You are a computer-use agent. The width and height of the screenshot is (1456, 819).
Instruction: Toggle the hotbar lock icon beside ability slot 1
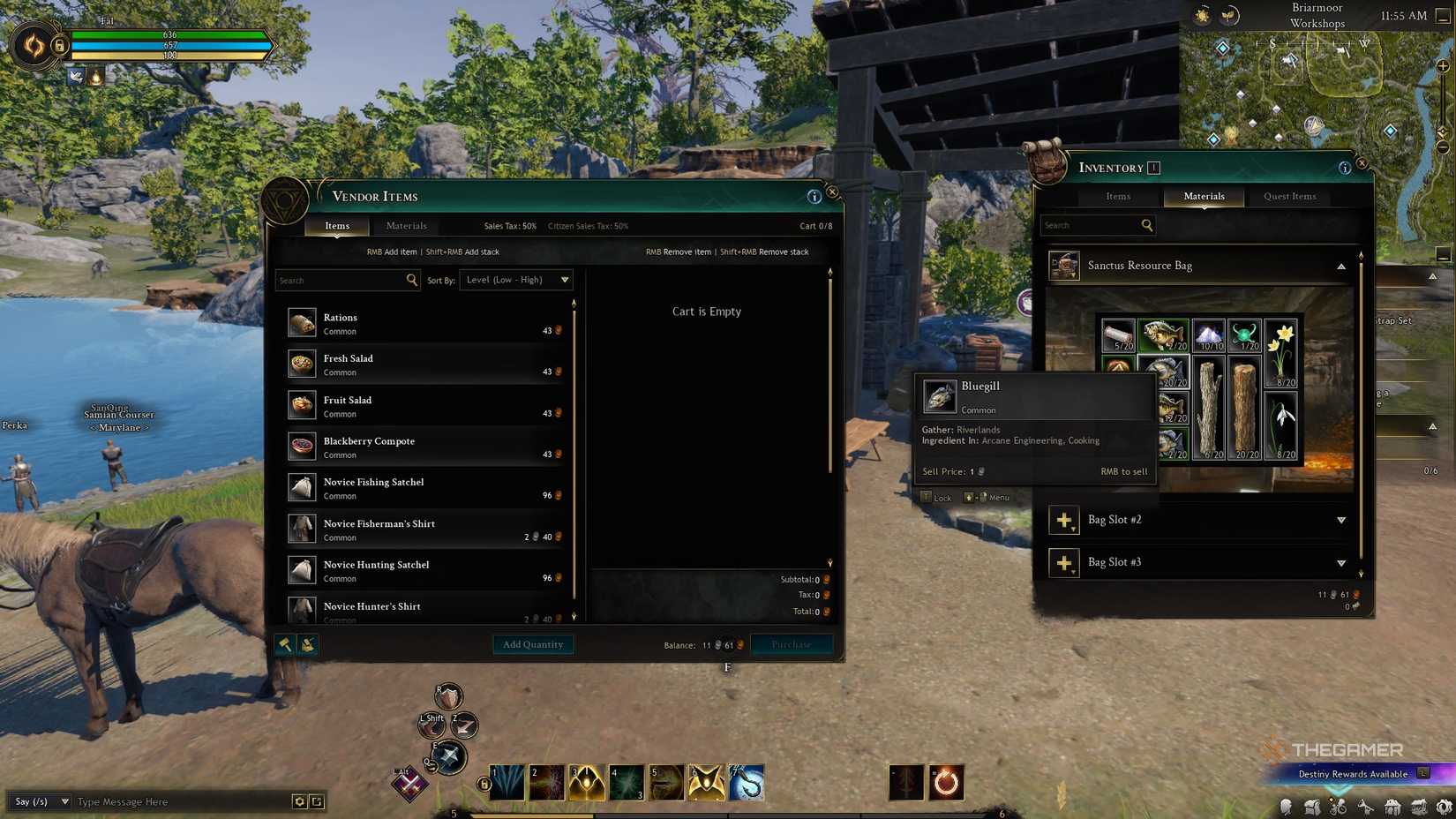(482, 782)
